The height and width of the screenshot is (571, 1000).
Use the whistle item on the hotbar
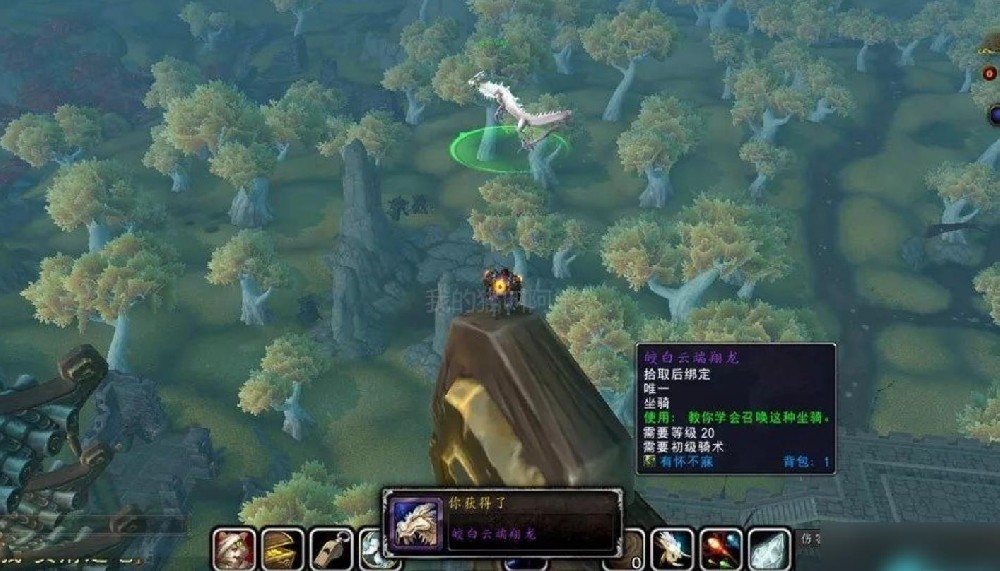[x=331, y=549]
